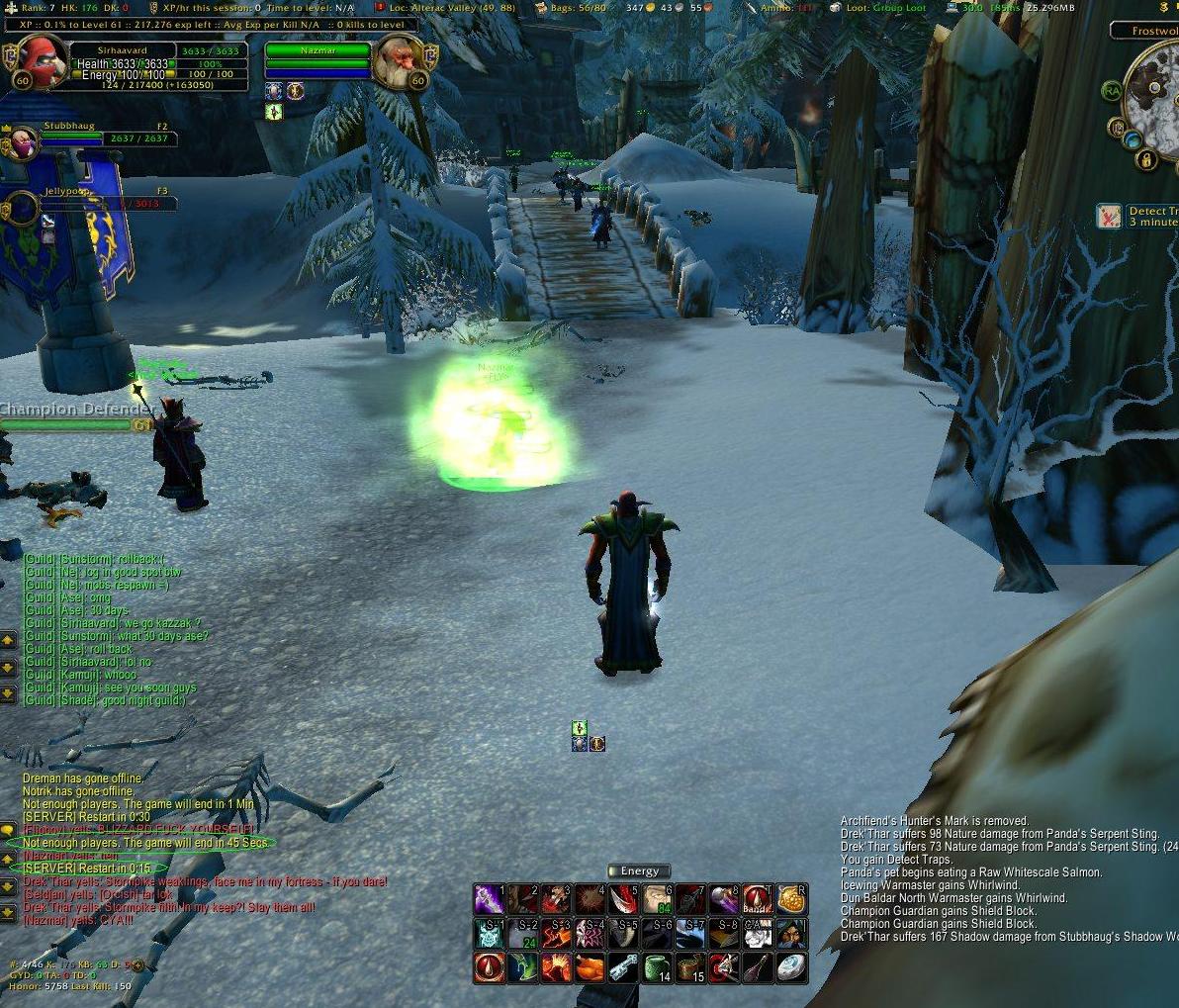Click Nazmar's target portrait

click(399, 60)
